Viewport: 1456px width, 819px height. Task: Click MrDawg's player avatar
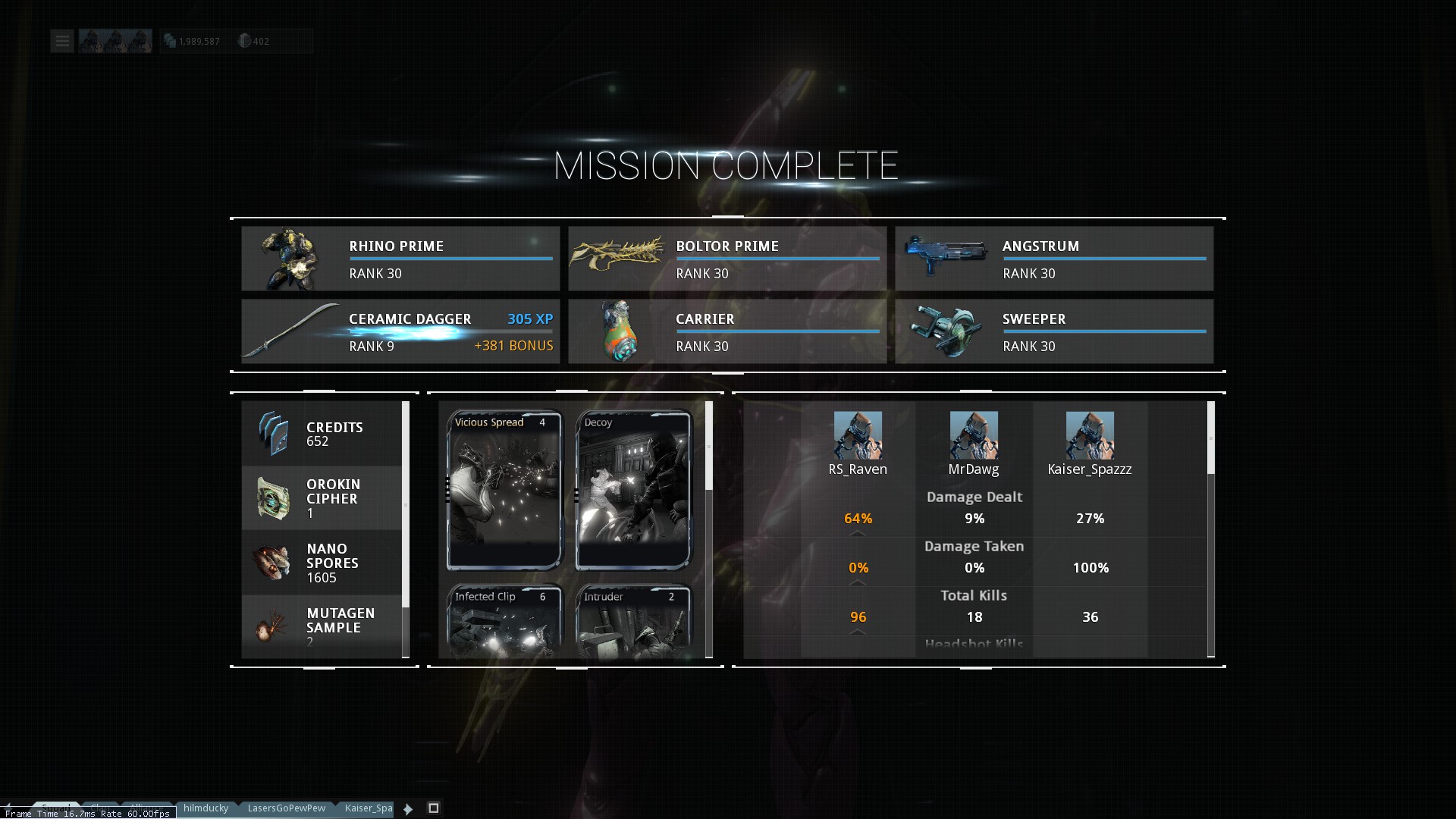point(974,435)
